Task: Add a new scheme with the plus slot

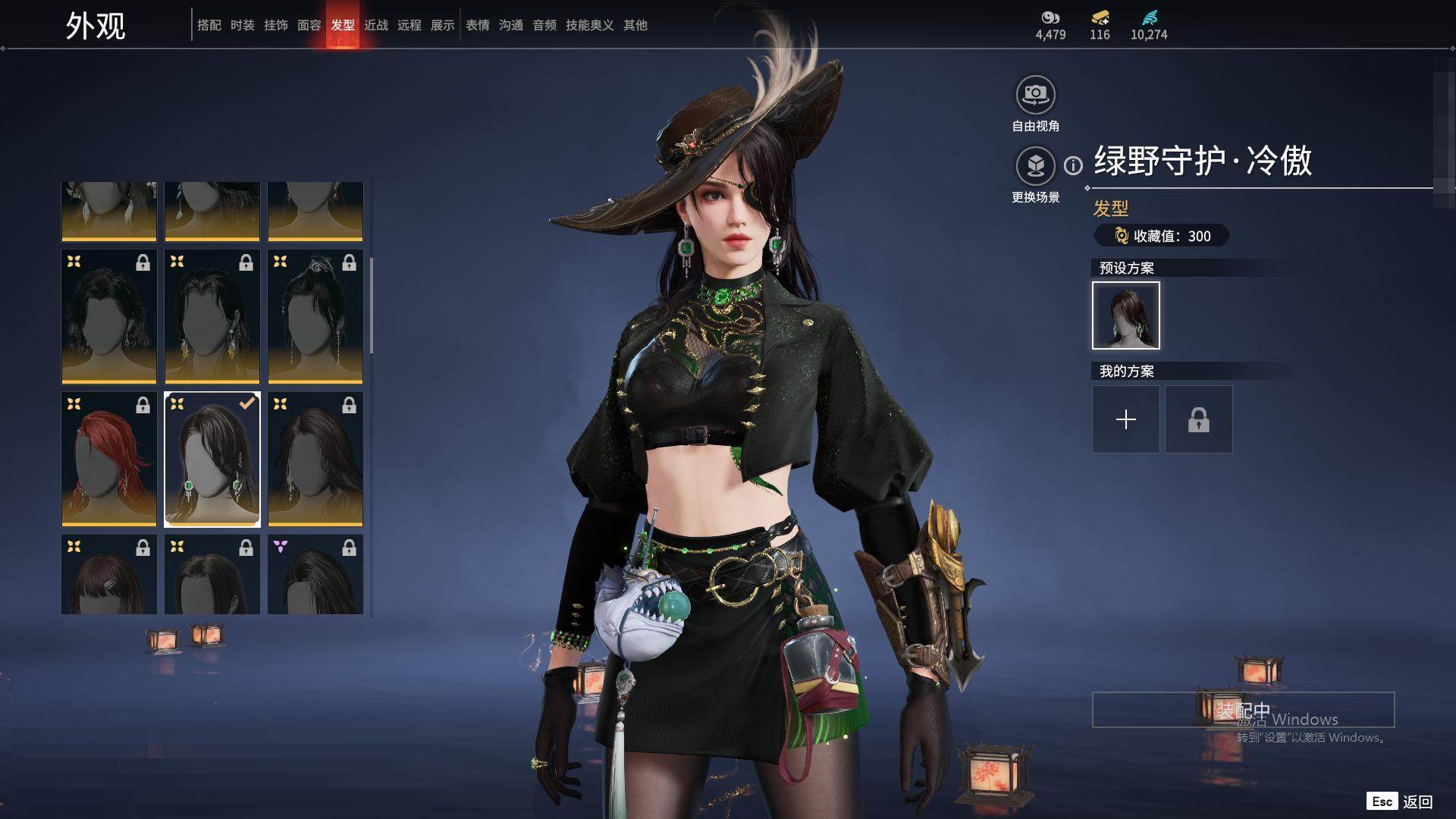Action: coord(1125,419)
